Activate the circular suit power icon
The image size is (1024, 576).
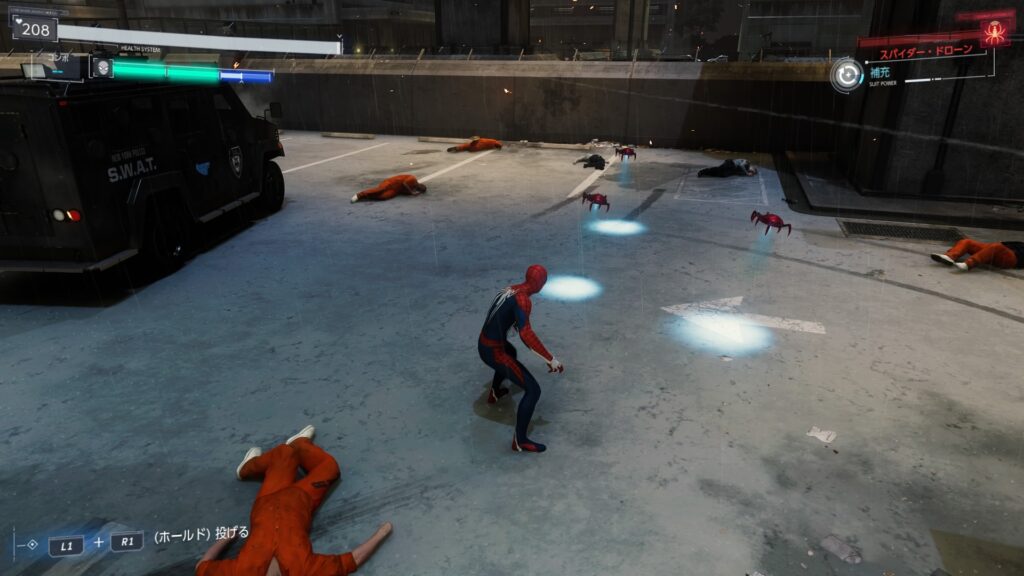pos(847,75)
